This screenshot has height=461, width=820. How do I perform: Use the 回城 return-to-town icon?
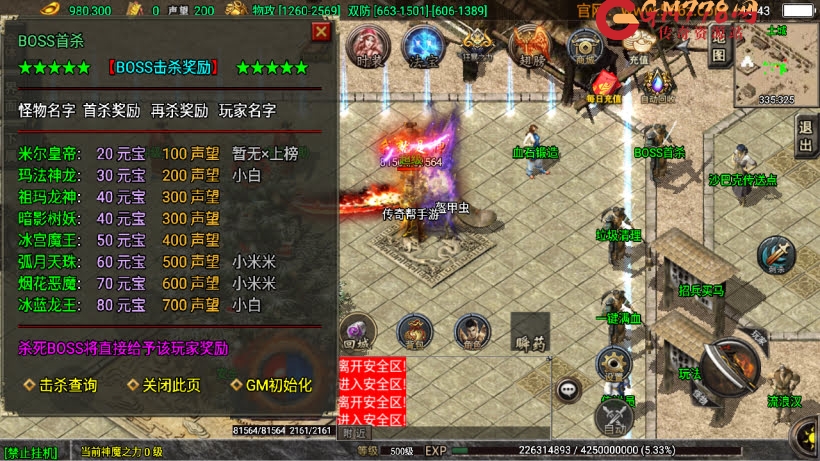point(357,333)
